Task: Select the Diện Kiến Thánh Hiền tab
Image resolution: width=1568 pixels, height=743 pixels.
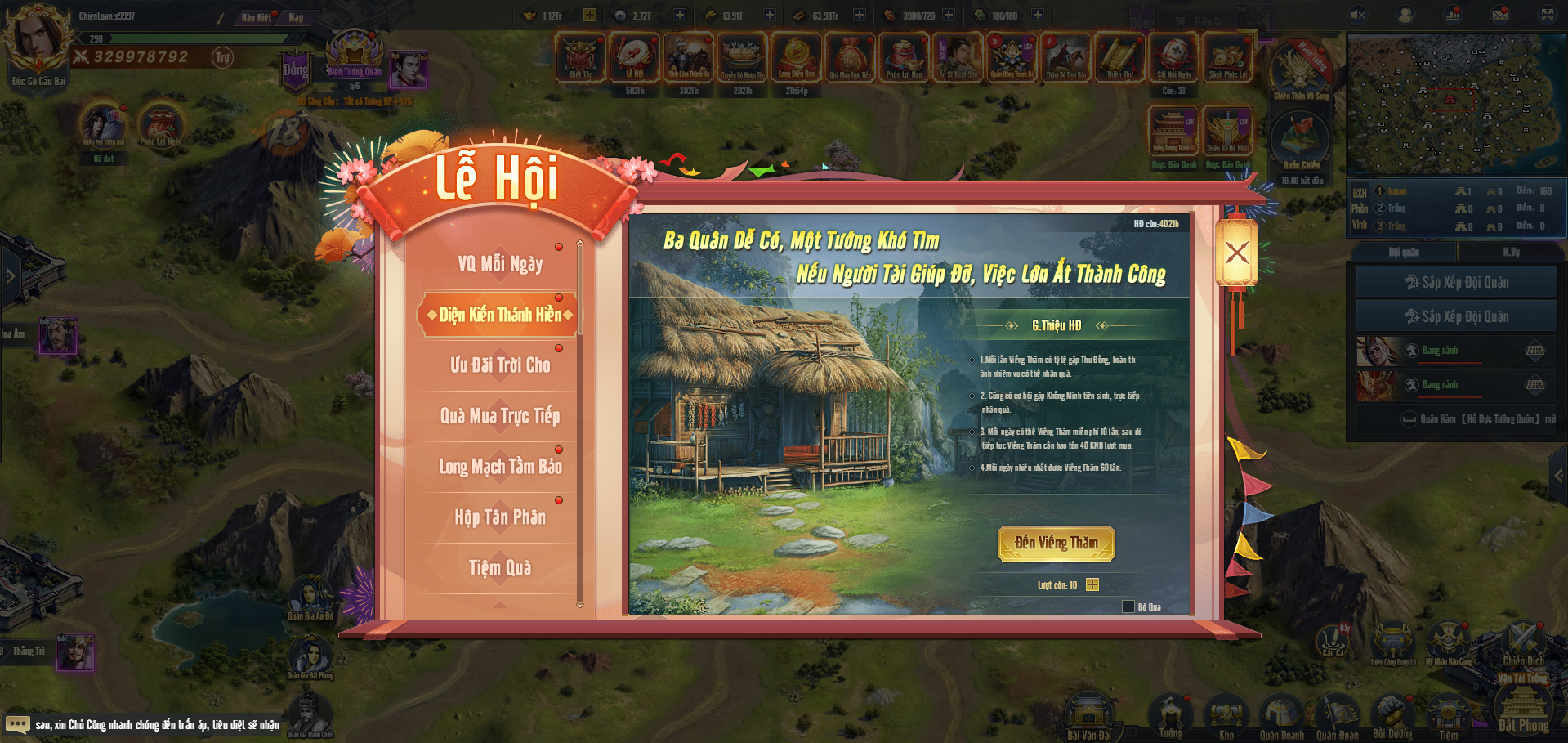Action: click(499, 315)
